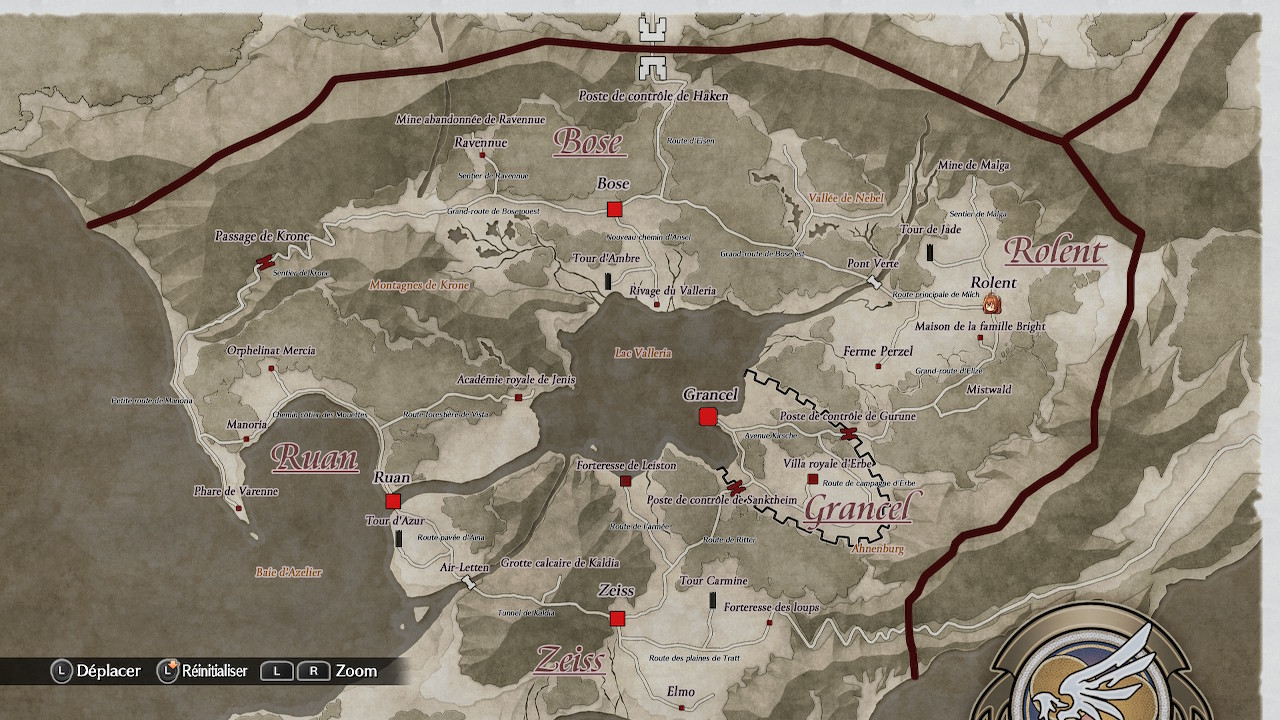Choose the Villa royale d'Erbe marker
The image size is (1280, 720).
[x=812, y=479]
